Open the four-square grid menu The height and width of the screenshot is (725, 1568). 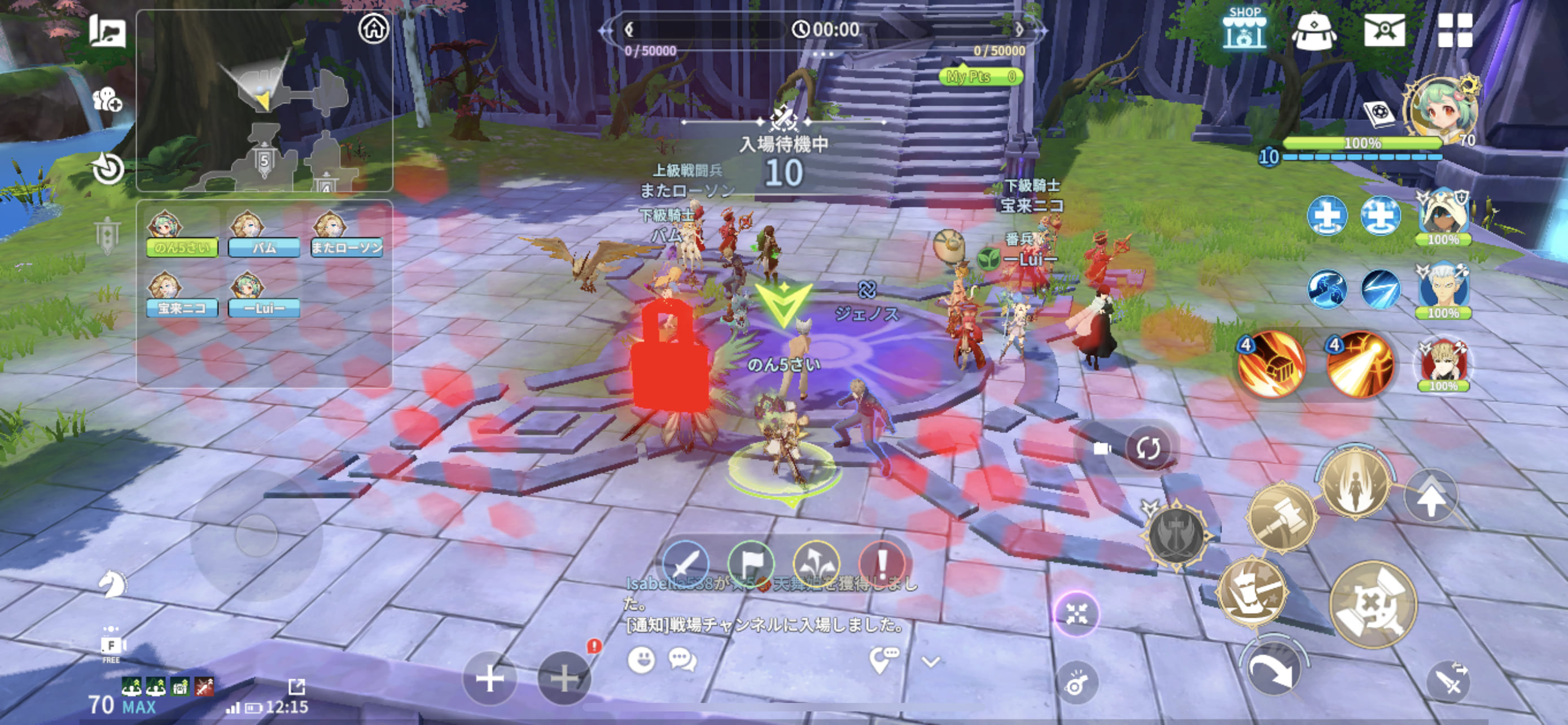pyautogui.click(x=1455, y=30)
